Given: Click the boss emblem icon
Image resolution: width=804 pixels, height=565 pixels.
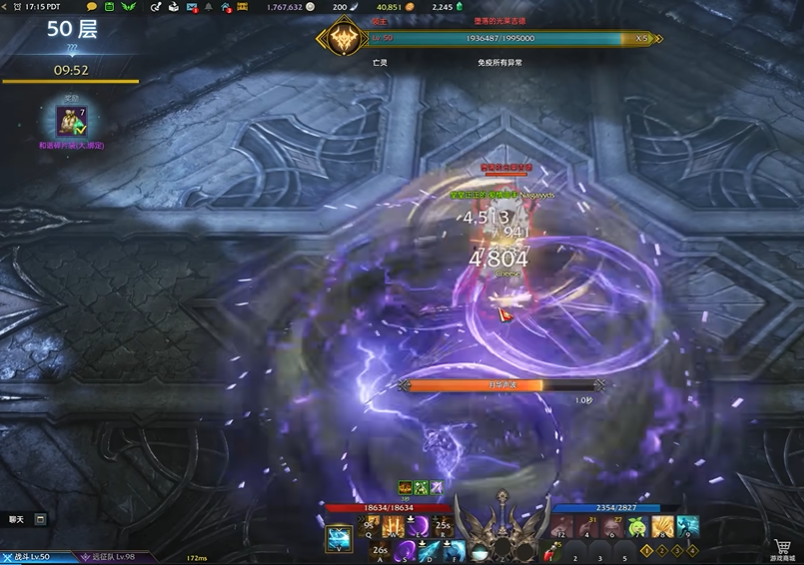Looking at the screenshot, I should click(337, 40).
